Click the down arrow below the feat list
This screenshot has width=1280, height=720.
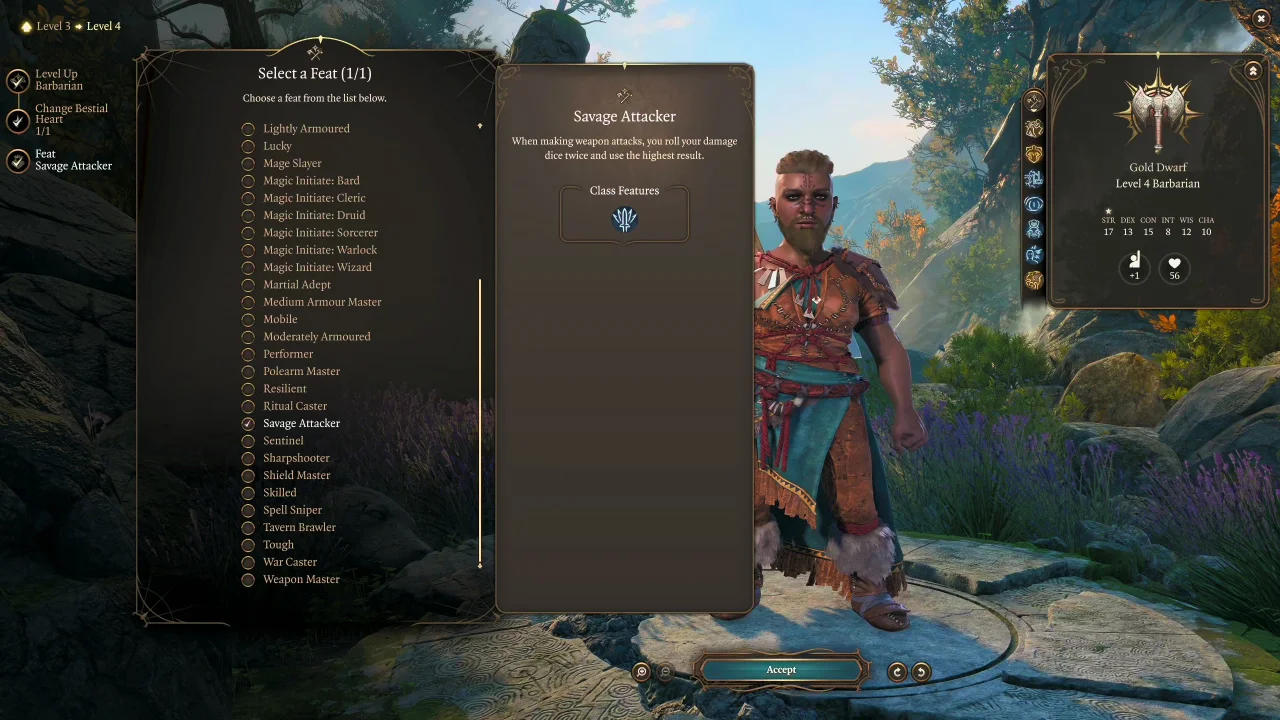pyautogui.click(x=480, y=565)
